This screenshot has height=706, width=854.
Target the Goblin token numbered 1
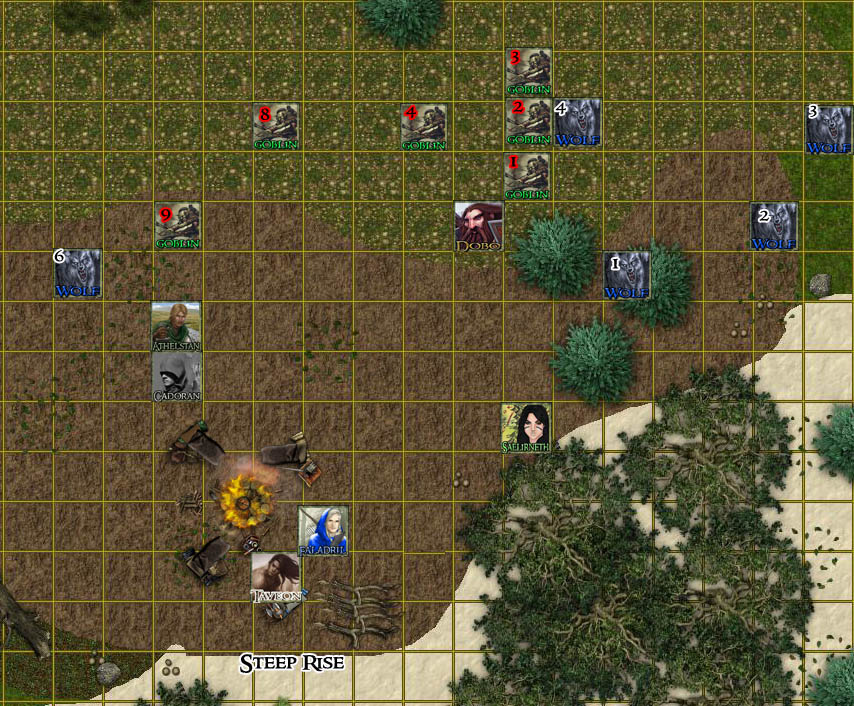pyautogui.click(x=527, y=176)
